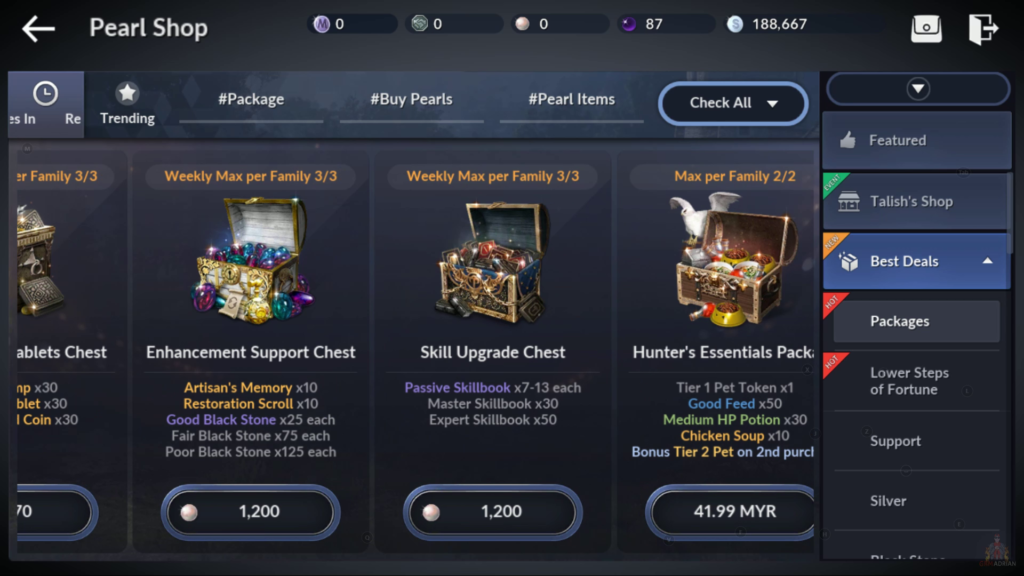Exit the Pearl Shop via door icon
The height and width of the screenshot is (576, 1024).
point(983,29)
